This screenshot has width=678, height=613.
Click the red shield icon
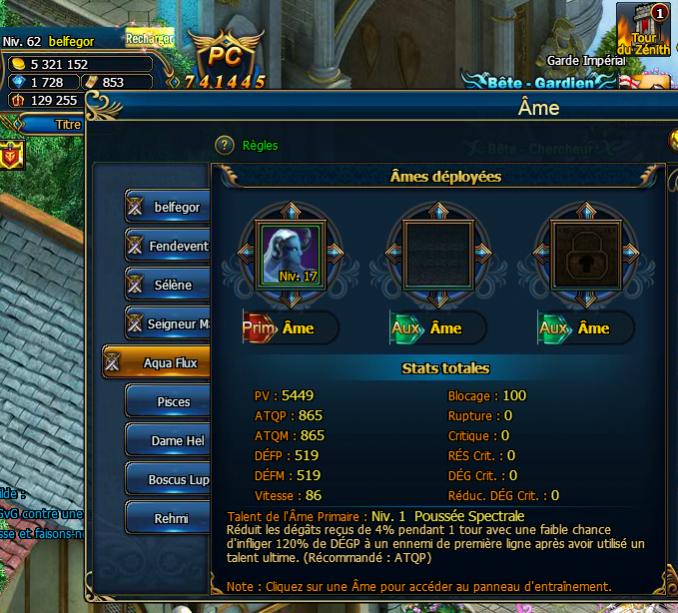[x=12, y=155]
